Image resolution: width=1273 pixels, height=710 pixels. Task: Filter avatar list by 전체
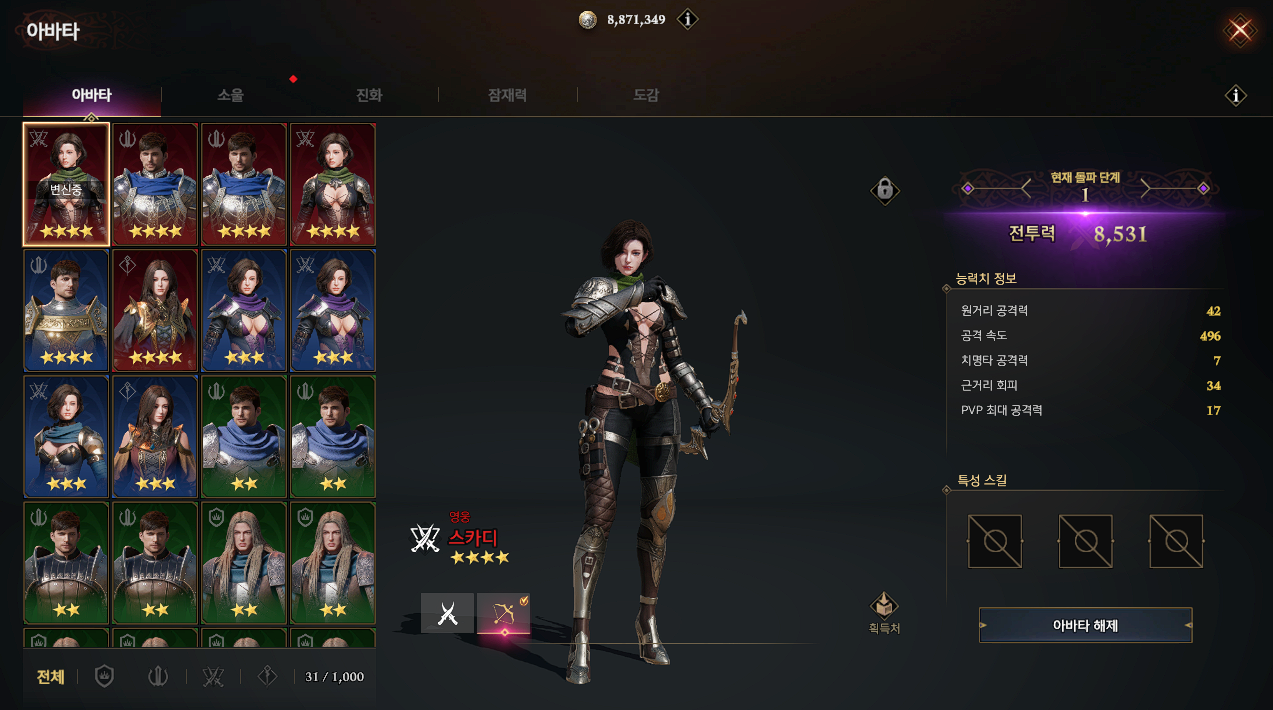pyautogui.click(x=51, y=677)
